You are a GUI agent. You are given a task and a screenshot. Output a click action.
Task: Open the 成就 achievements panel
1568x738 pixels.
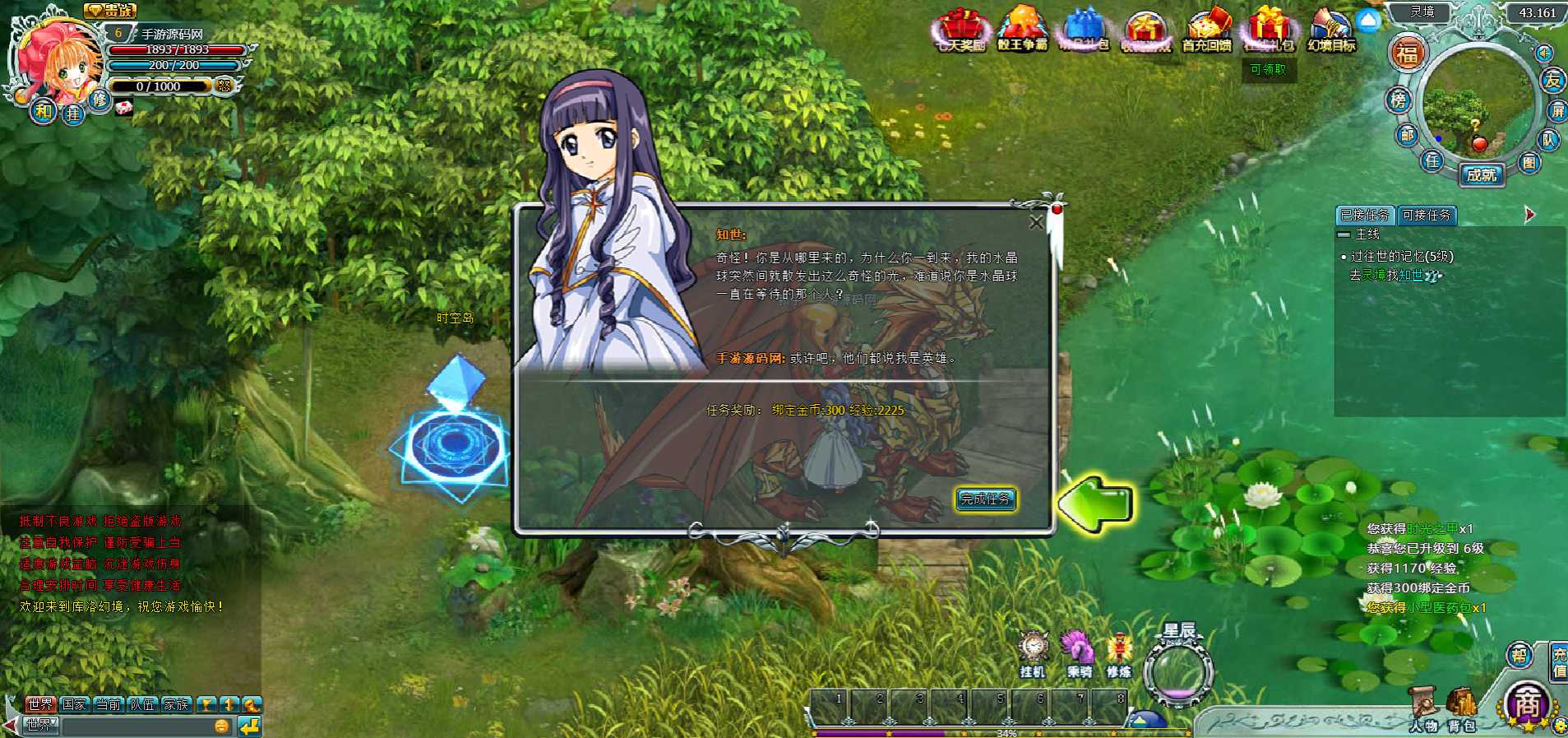click(1482, 175)
